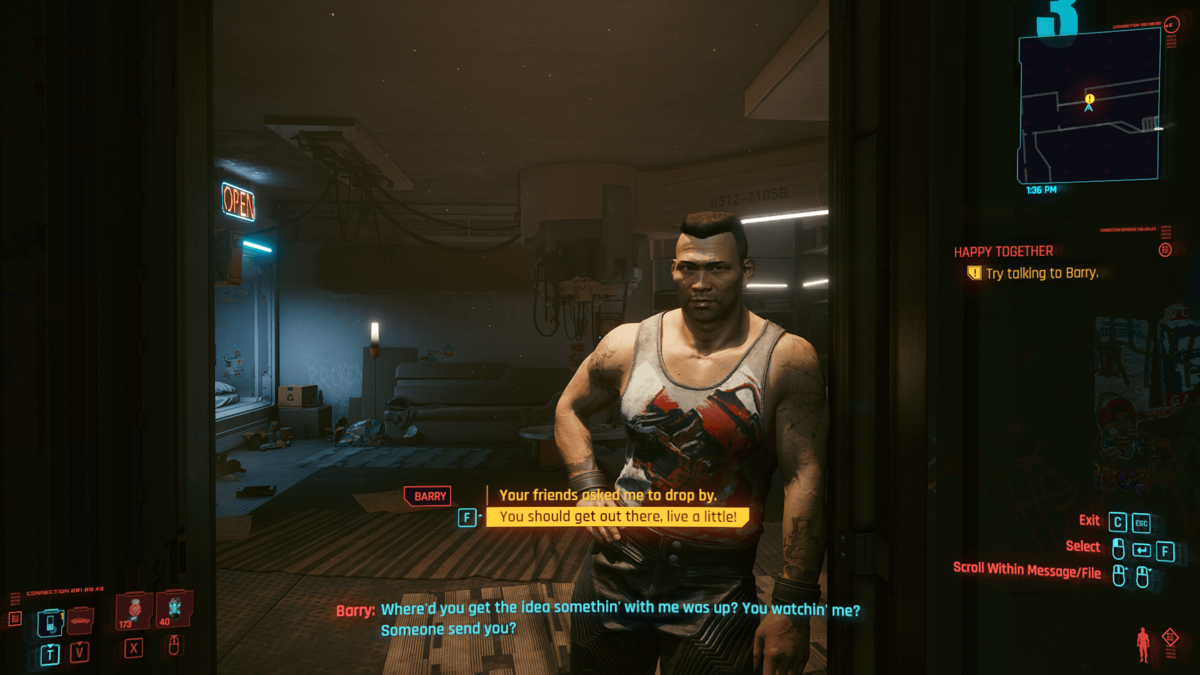Select the gadget slot showing 40
This screenshot has width=1200, height=675.
tap(173, 607)
